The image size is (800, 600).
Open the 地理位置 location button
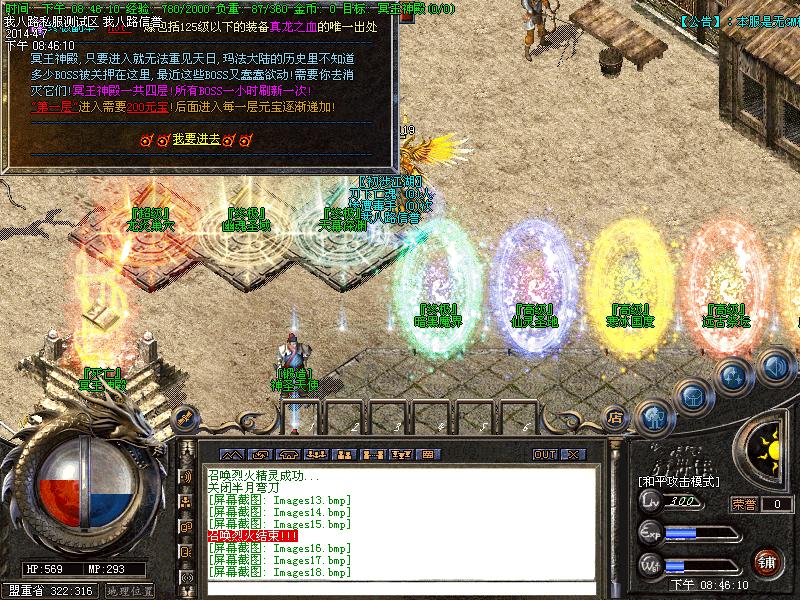129,591
